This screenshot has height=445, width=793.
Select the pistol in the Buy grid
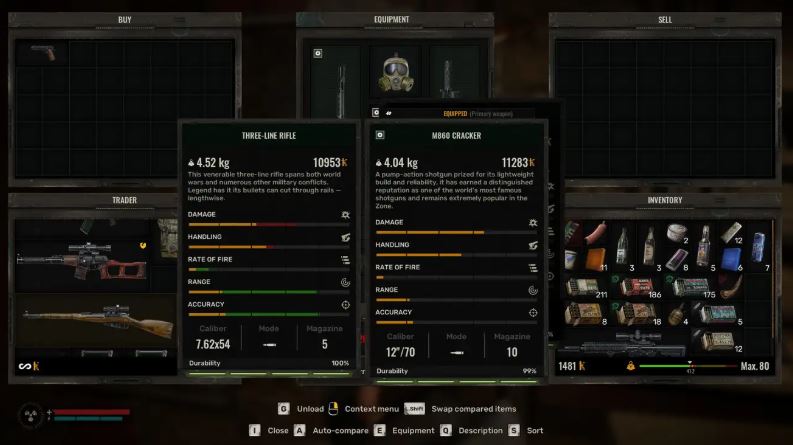pos(44,52)
